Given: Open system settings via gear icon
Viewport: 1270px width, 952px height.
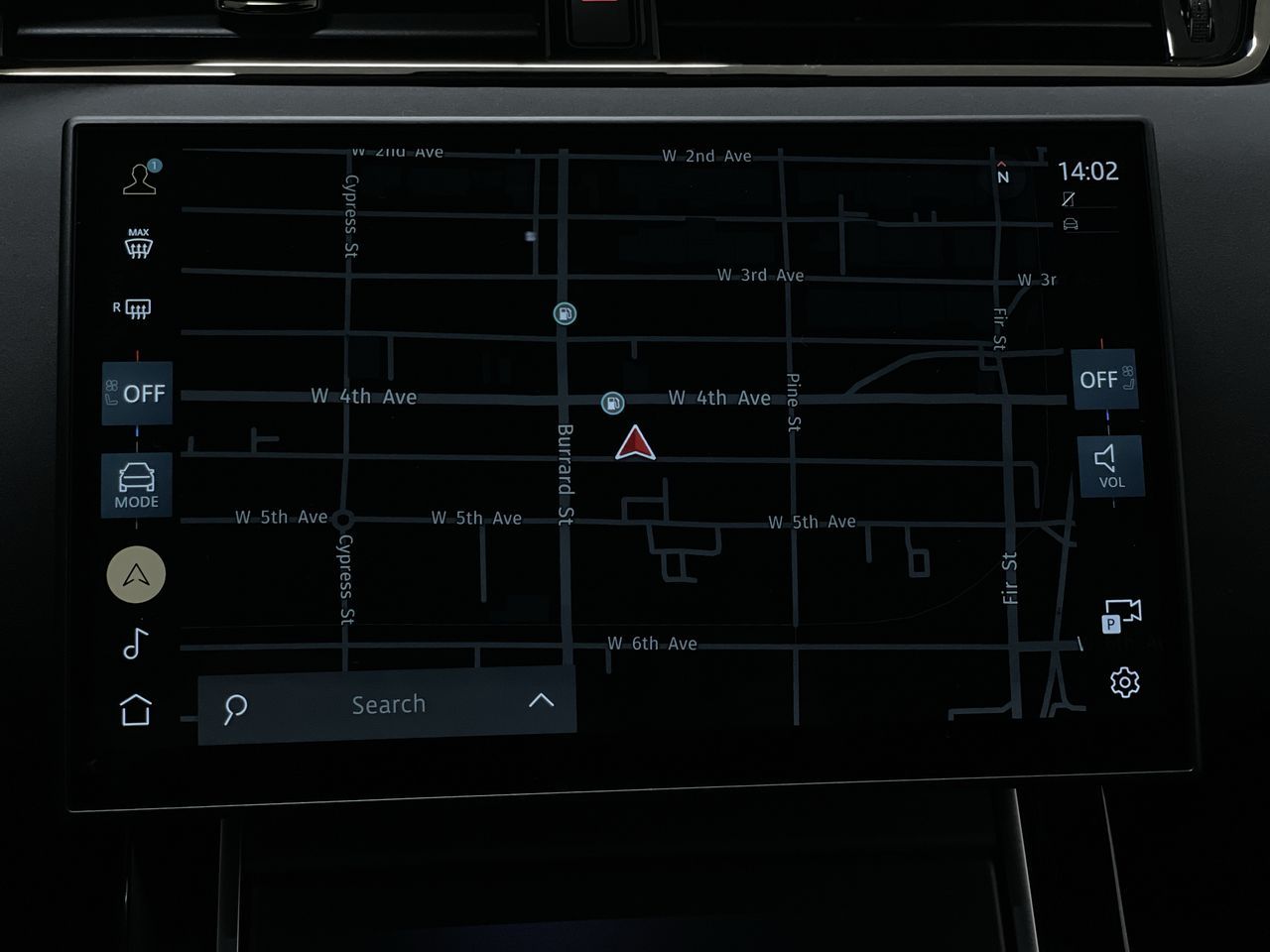Looking at the screenshot, I should (x=1124, y=680).
